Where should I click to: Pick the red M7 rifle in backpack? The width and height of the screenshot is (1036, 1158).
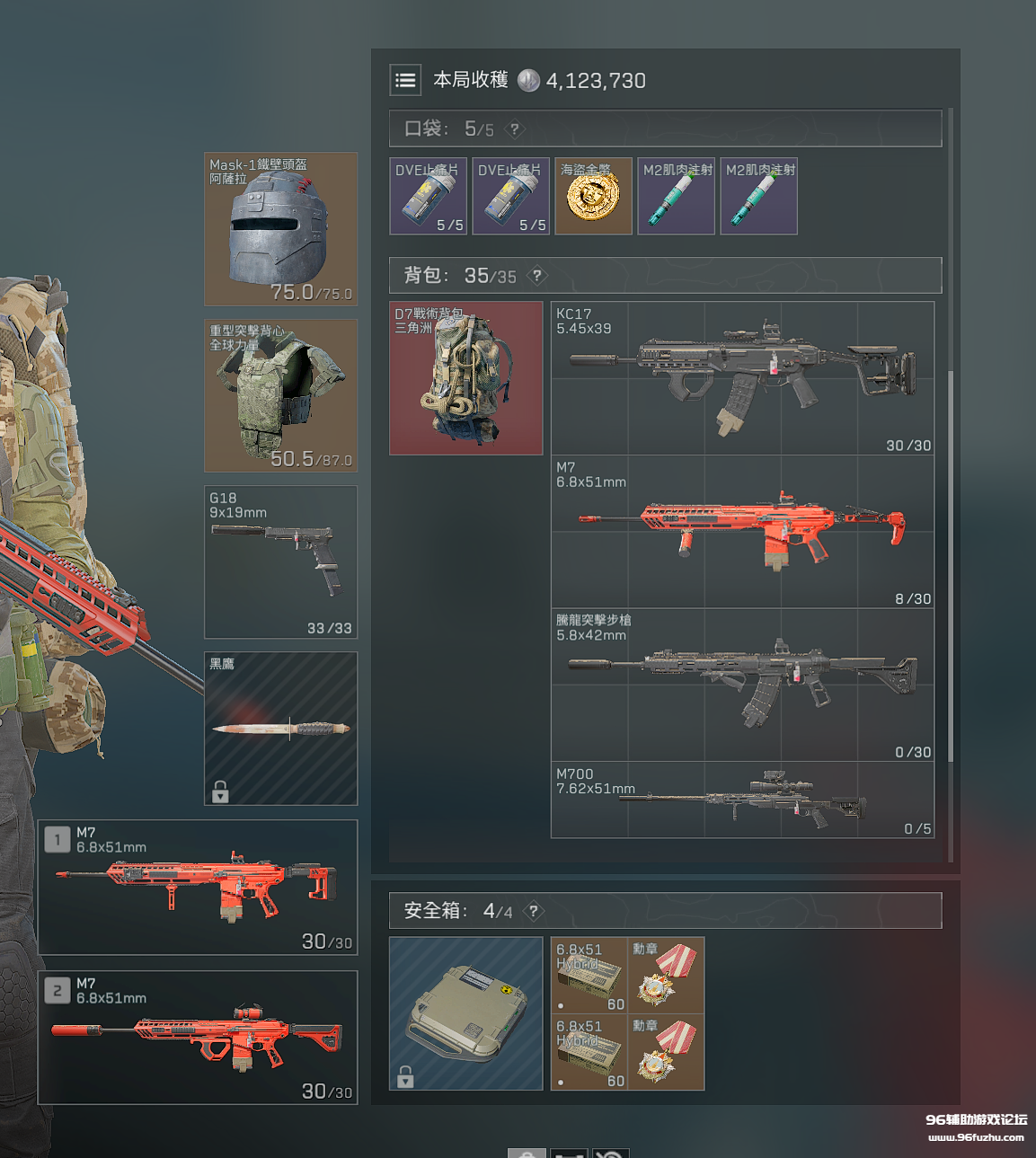click(x=742, y=531)
